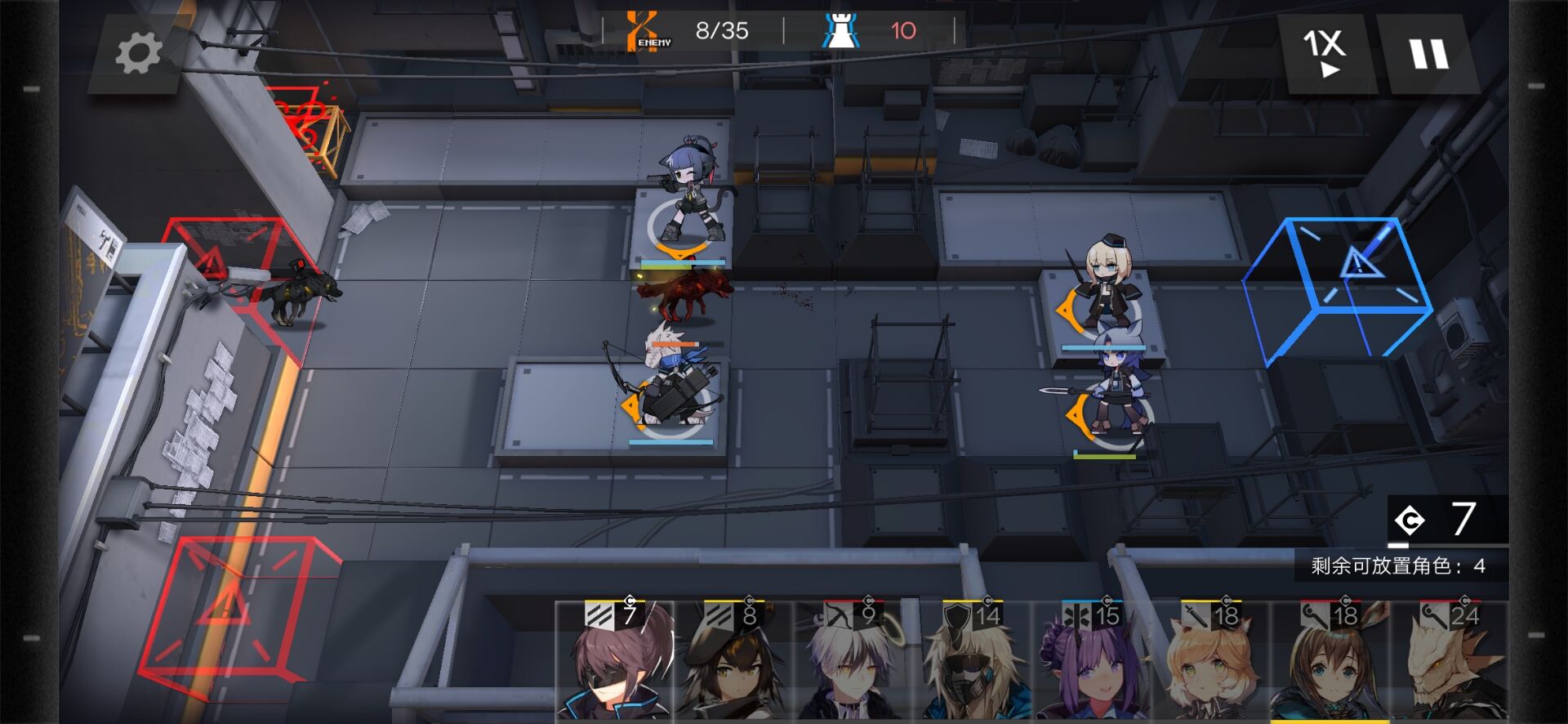Pause the battle
Screen dimensions: 1568x724
1428,54
